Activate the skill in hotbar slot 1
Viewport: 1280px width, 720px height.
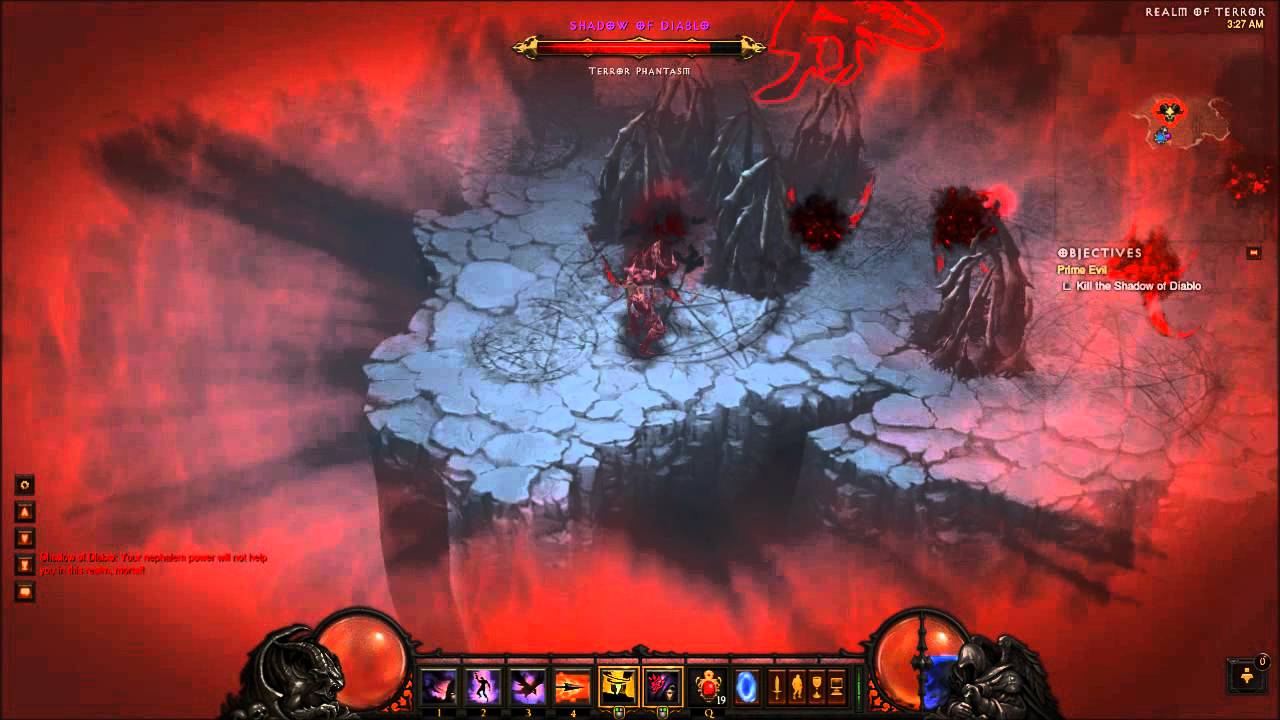point(438,687)
